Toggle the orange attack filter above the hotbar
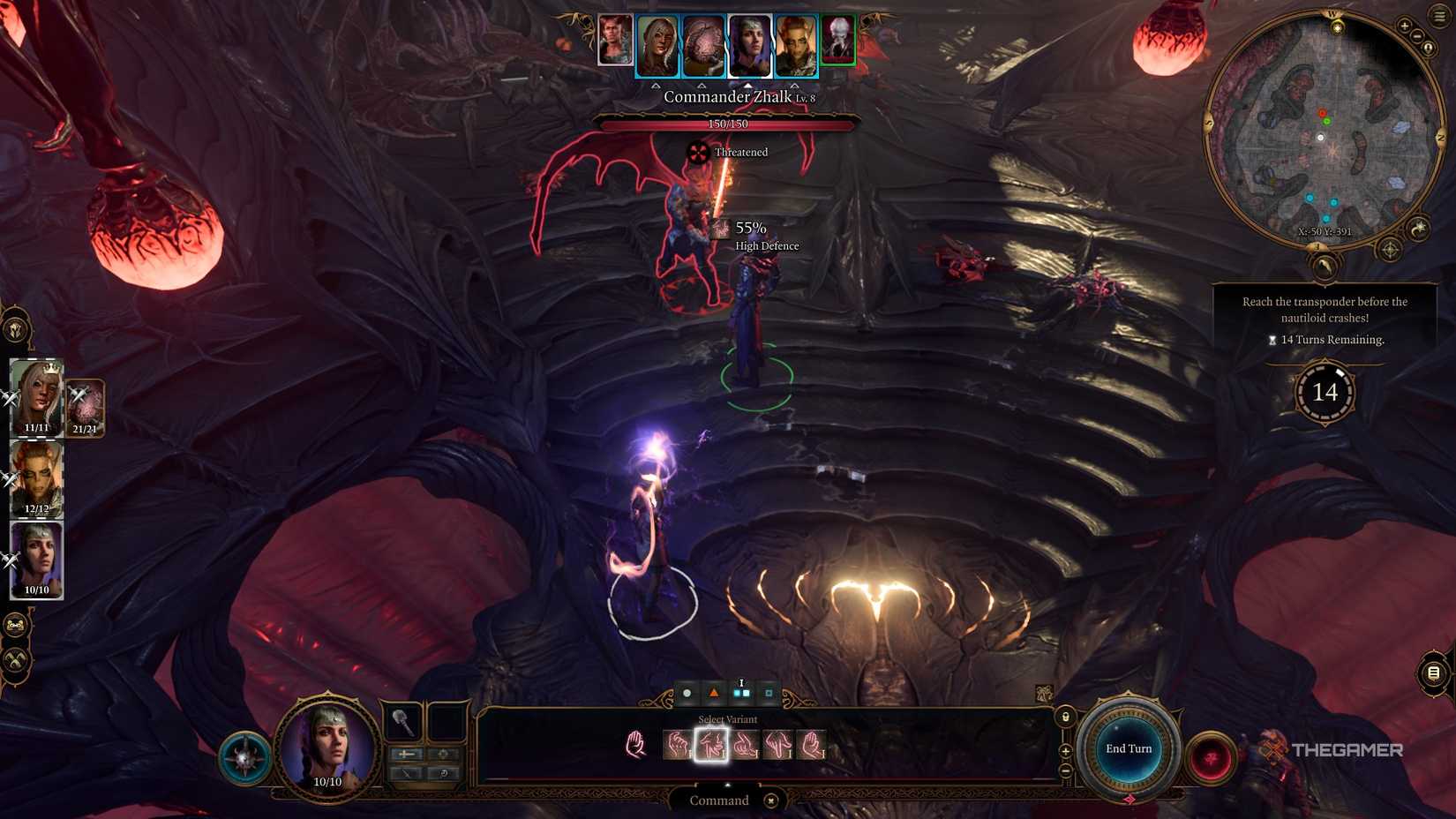Screen dimensions: 1456x819 pyautogui.click(x=713, y=694)
